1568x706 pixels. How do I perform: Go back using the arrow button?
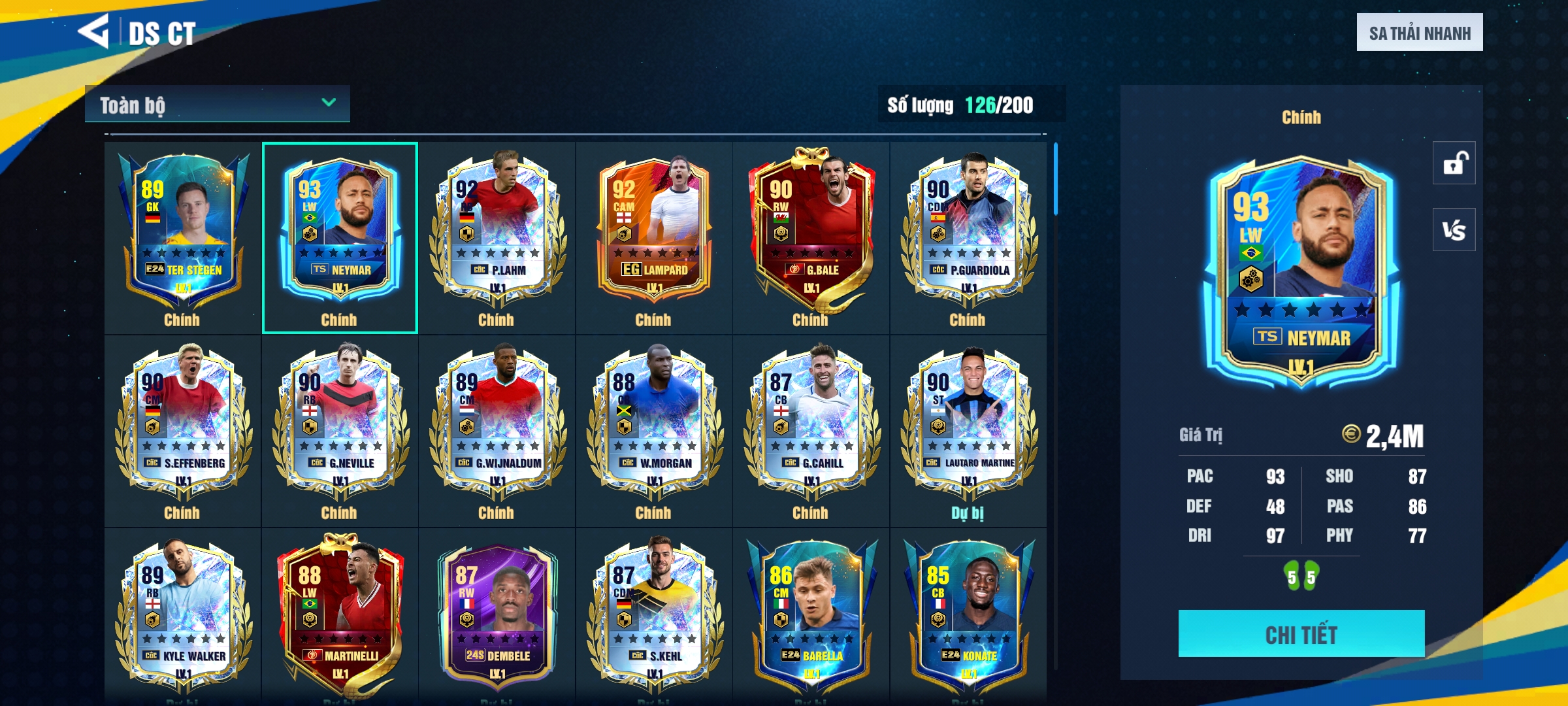(x=93, y=31)
